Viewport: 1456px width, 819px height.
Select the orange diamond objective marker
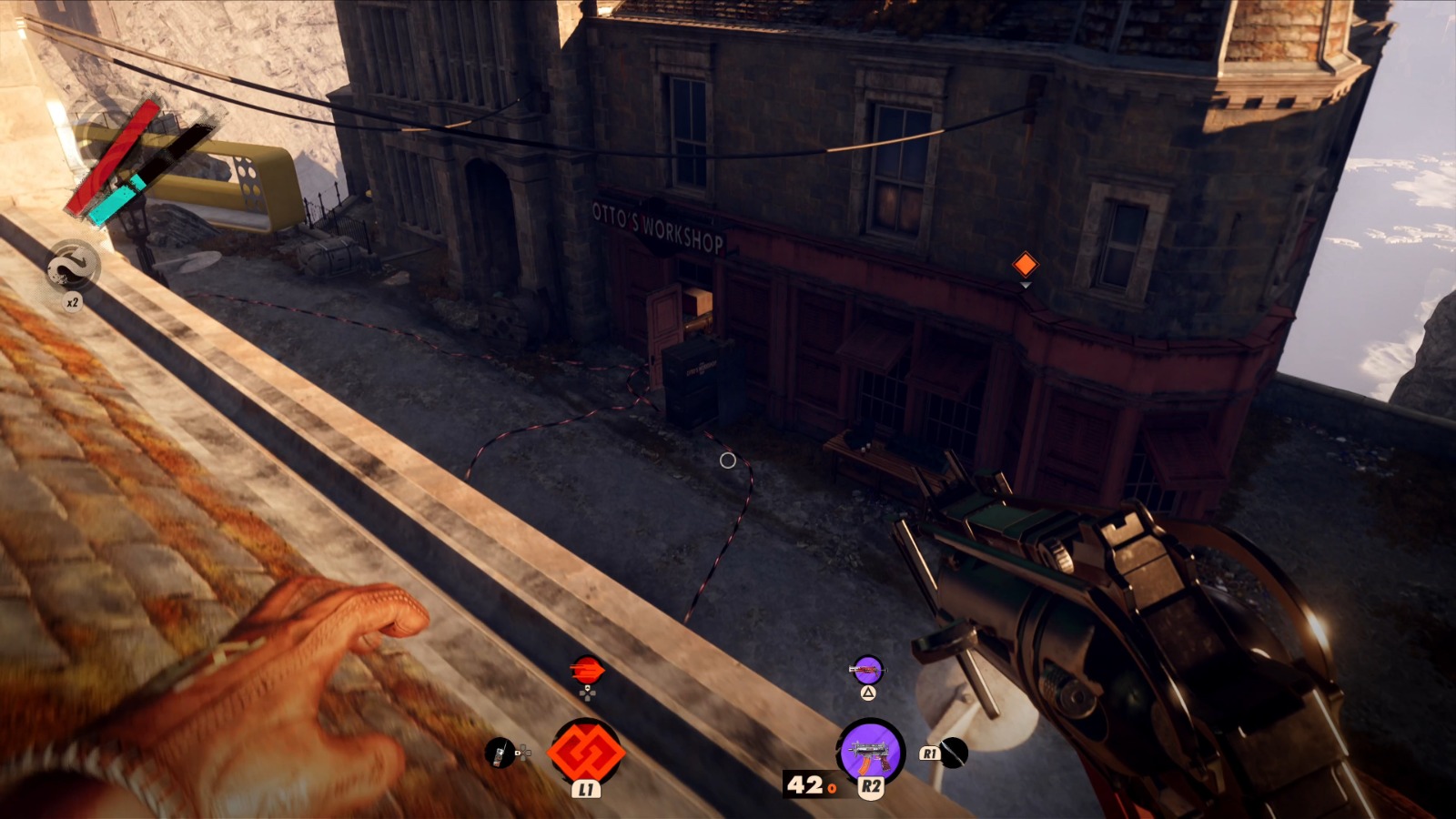[x=1026, y=265]
